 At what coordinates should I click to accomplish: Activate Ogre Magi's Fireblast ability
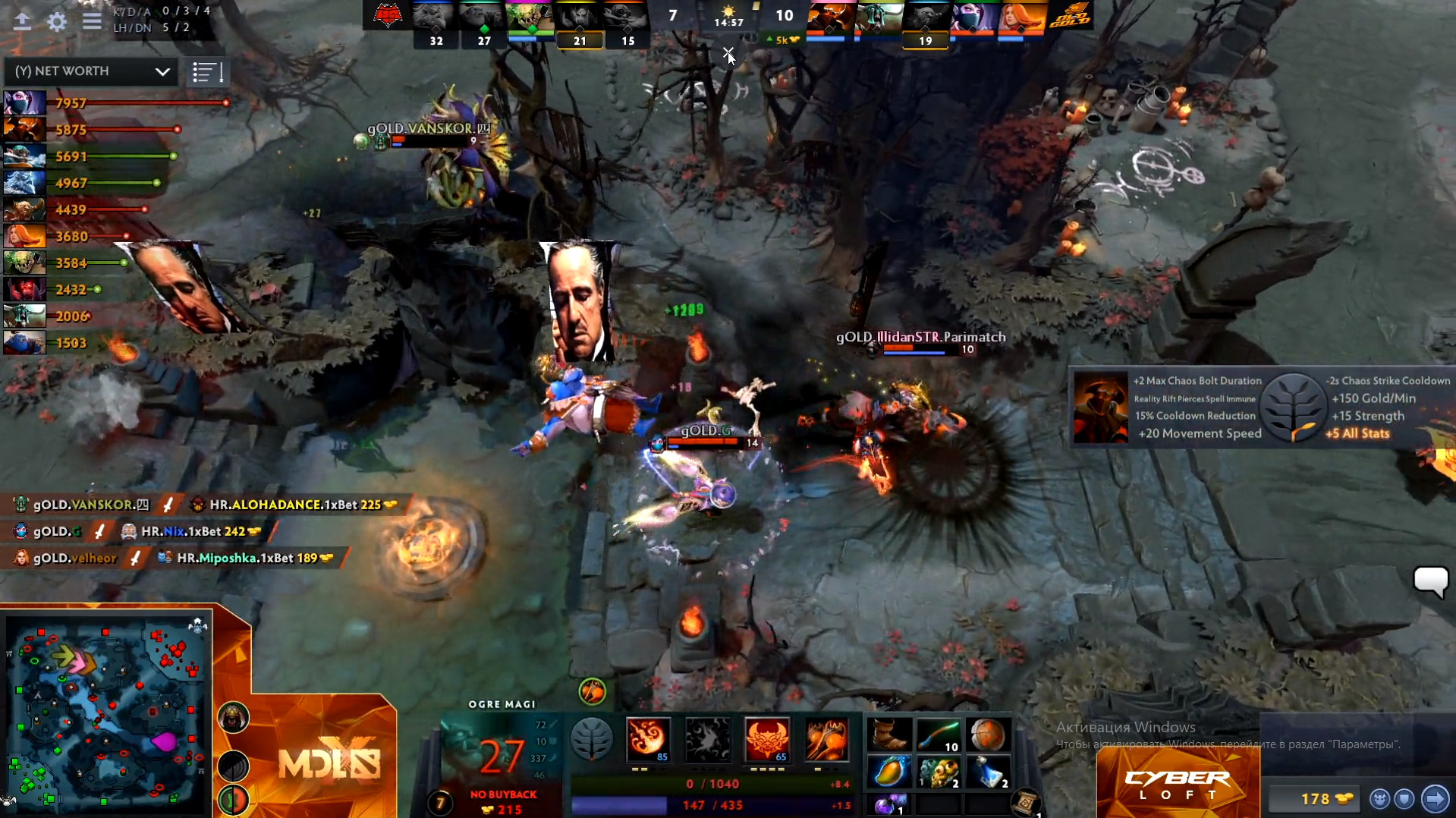click(x=647, y=738)
